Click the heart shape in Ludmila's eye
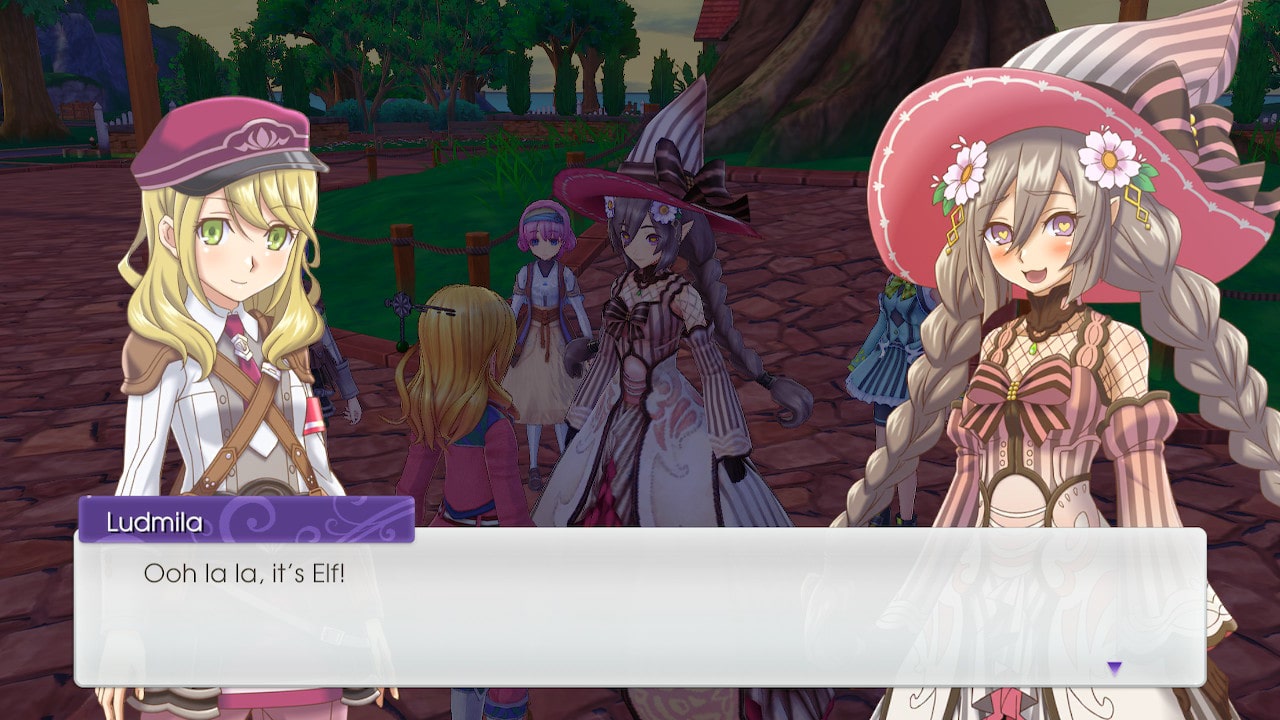The width and height of the screenshot is (1280, 720). tap(1064, 227)
